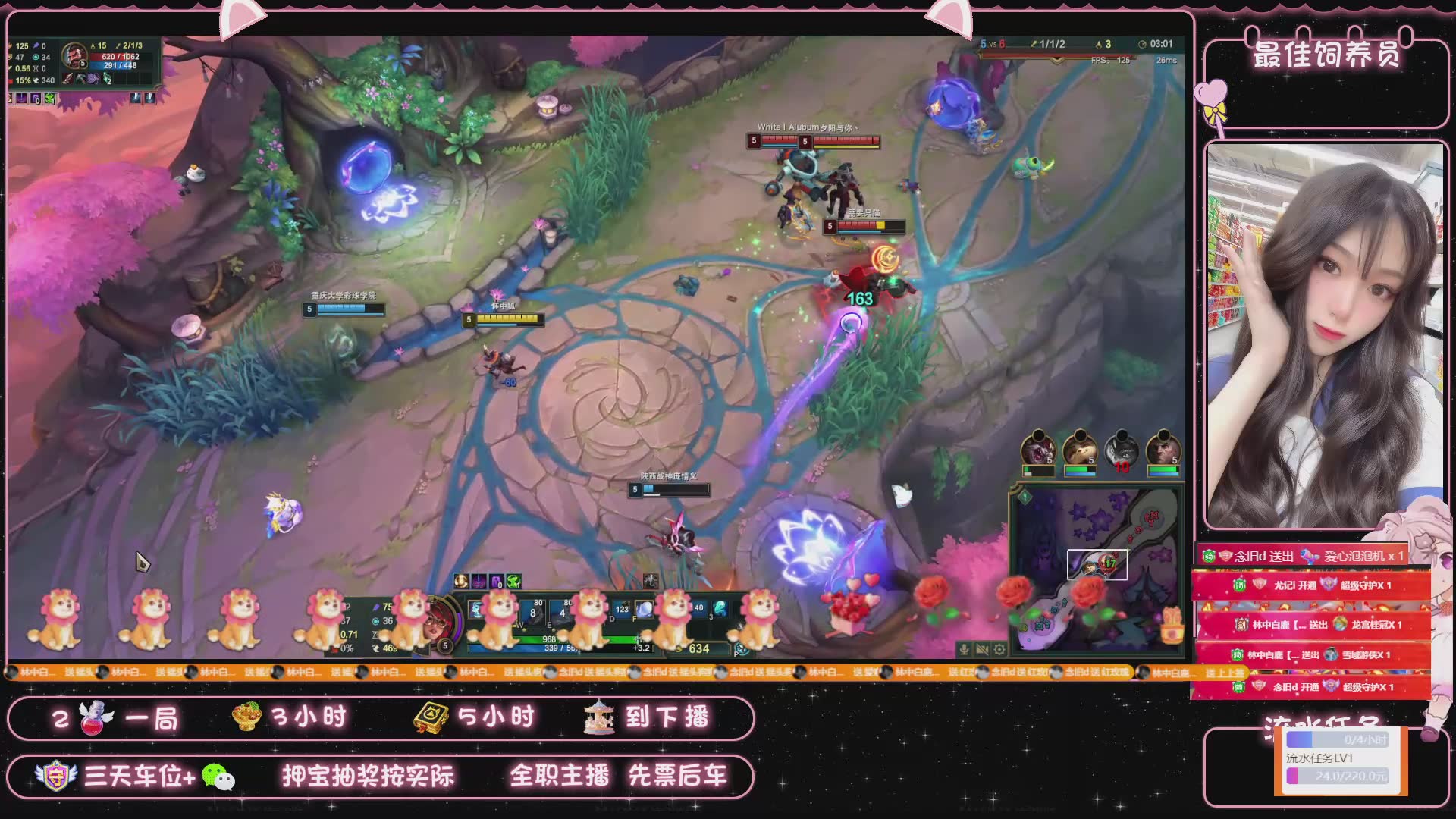
Task: Select the dead grey ally portrait
Action: pyautogui.click(x=1122, y=450)
